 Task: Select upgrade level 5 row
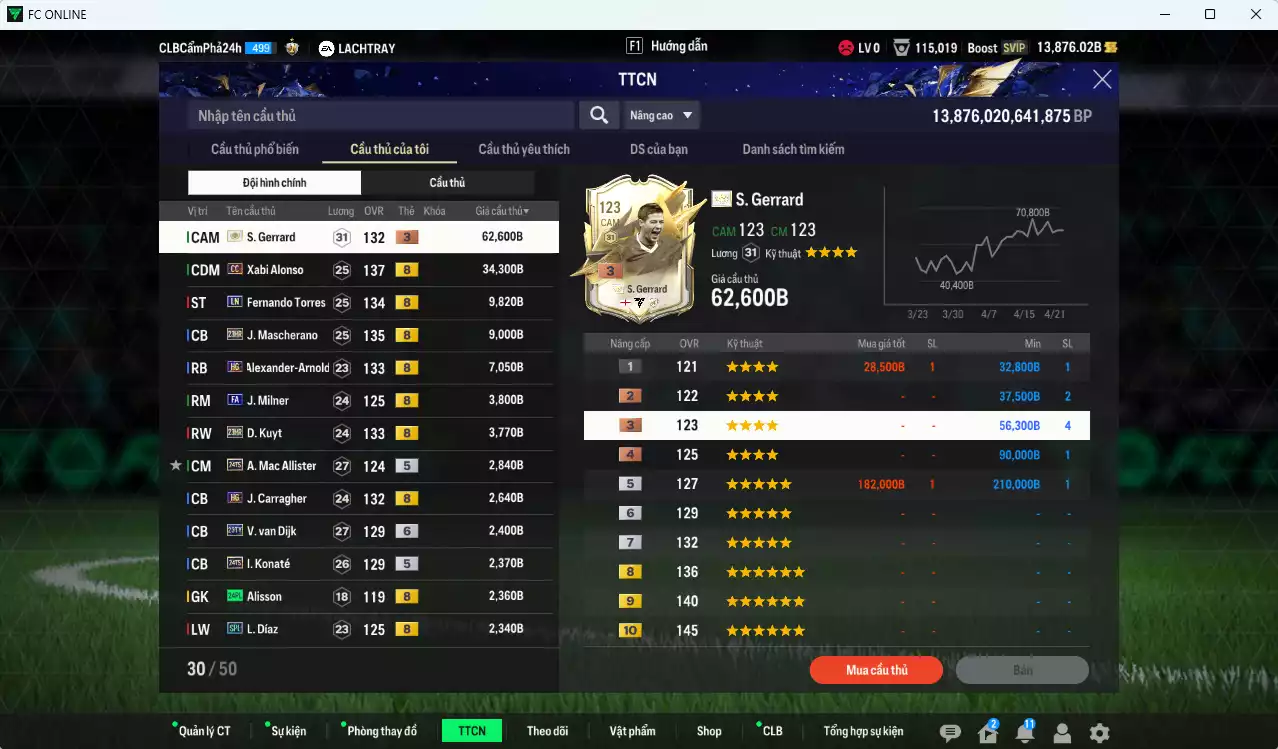[x=836, y=484]
